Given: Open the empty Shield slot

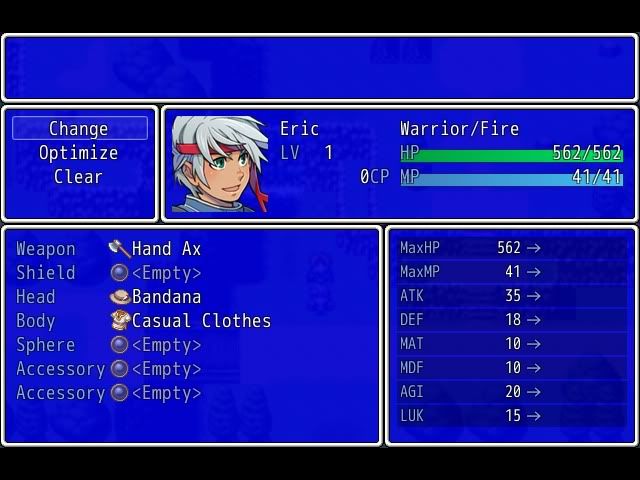Looking at the screenshot, I should (166, 273).
